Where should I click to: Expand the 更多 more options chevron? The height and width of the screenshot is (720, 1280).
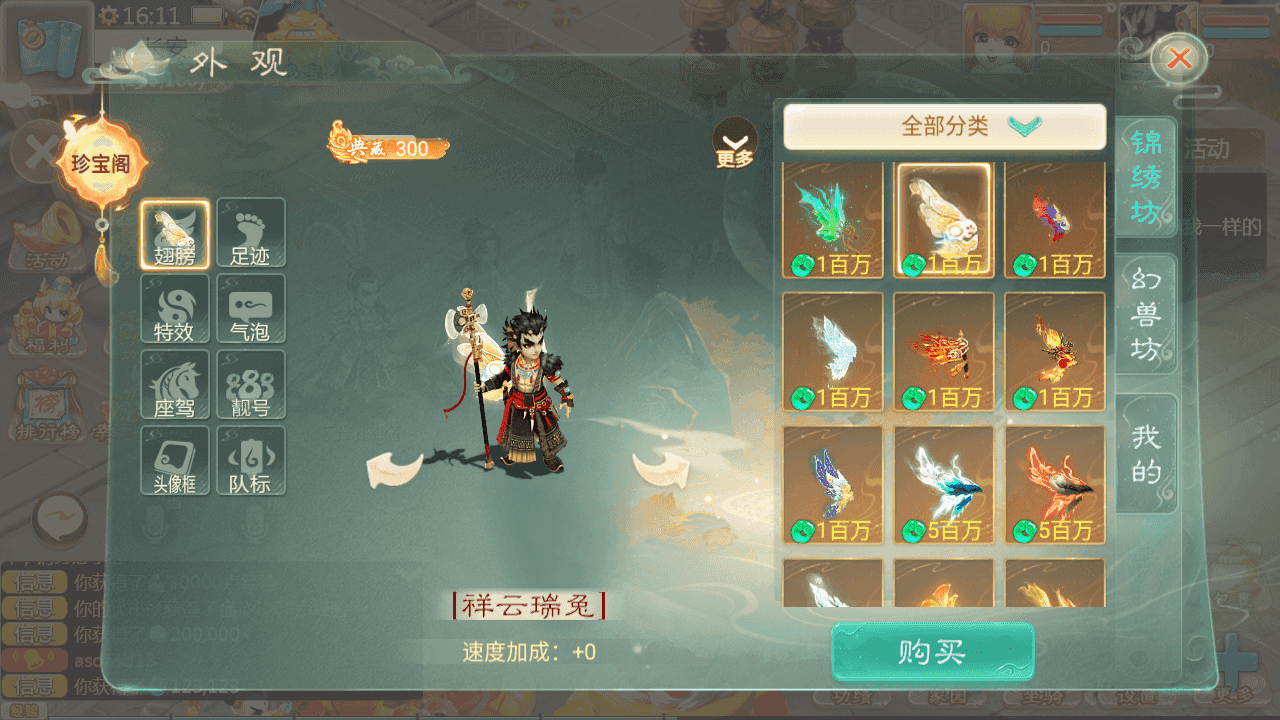coord(735,142)
